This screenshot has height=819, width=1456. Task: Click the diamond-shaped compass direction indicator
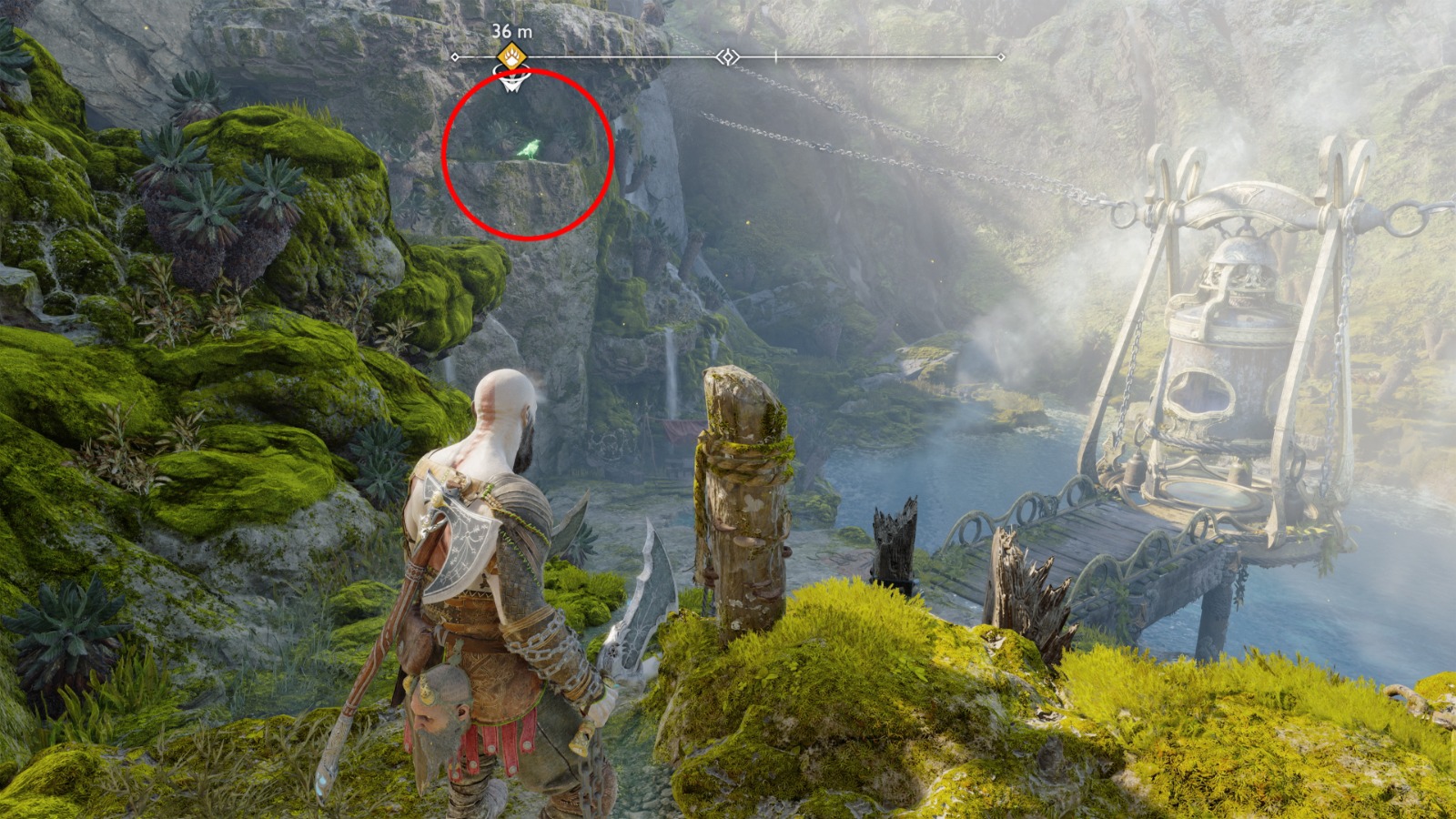coord(727,56)
